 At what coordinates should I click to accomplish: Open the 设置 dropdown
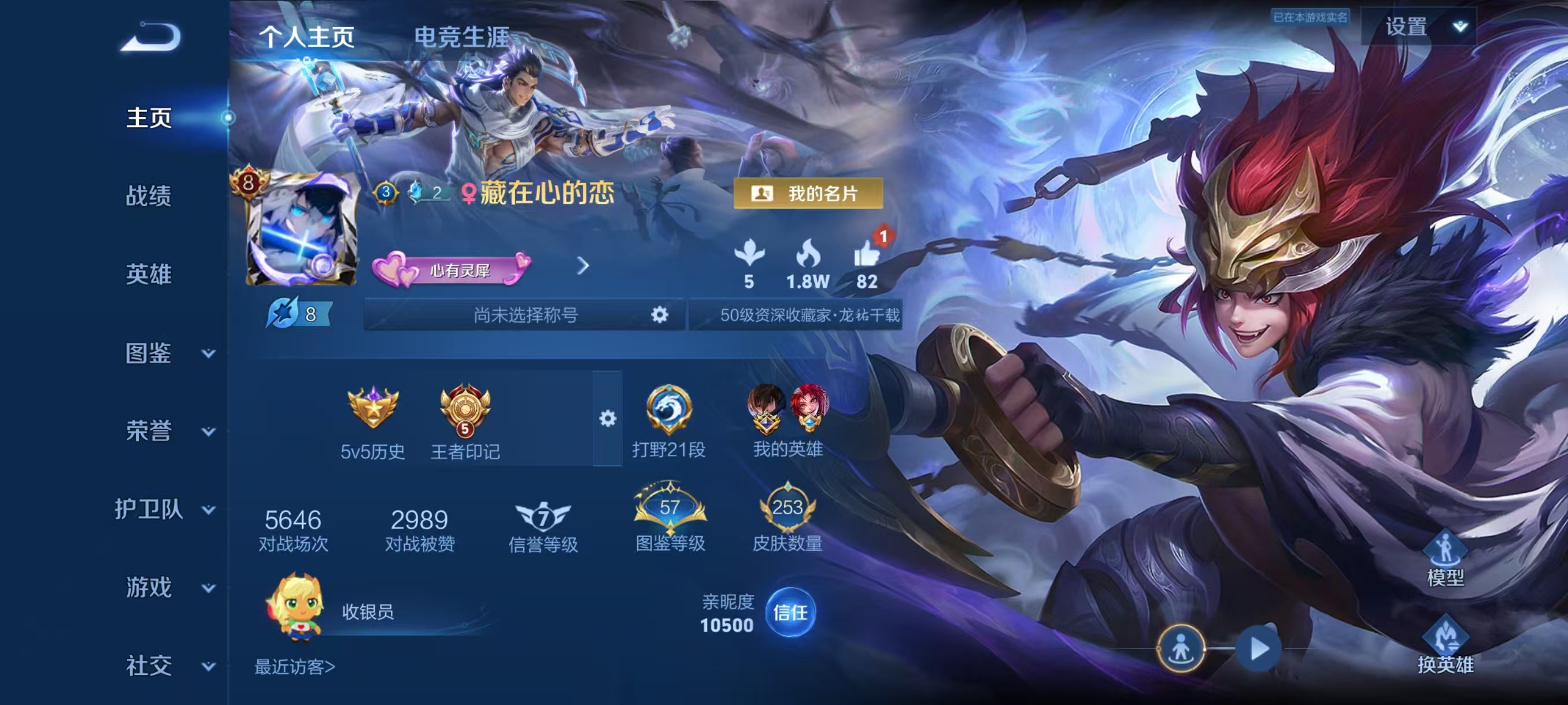tap(1419, 27)
